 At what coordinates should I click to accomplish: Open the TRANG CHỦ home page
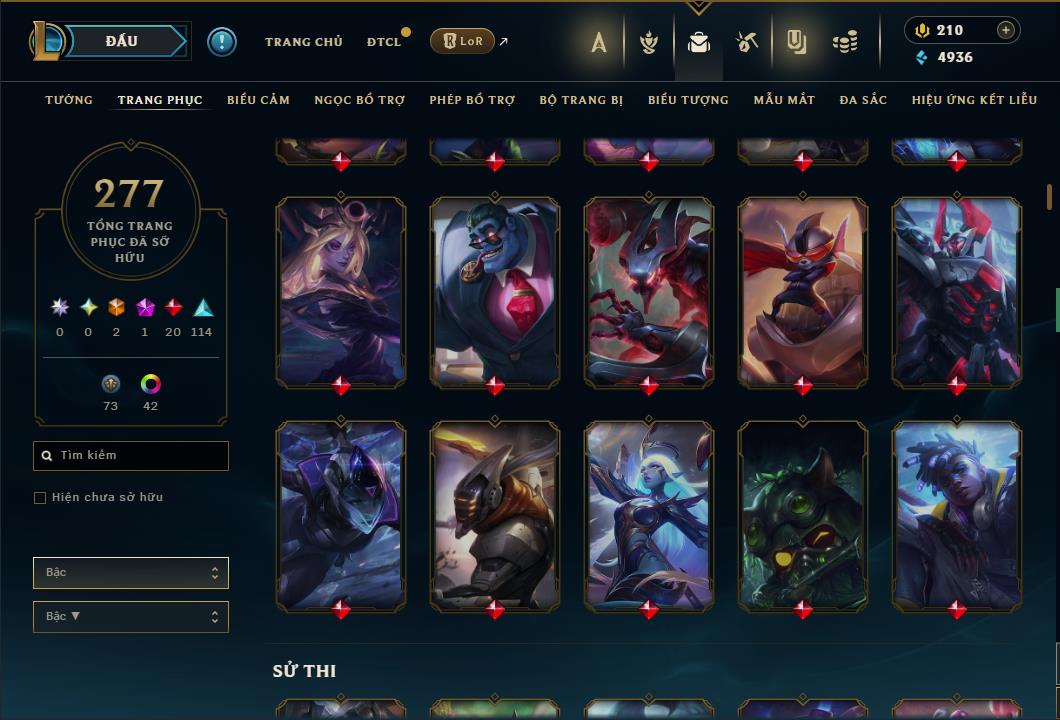point(303,42)
